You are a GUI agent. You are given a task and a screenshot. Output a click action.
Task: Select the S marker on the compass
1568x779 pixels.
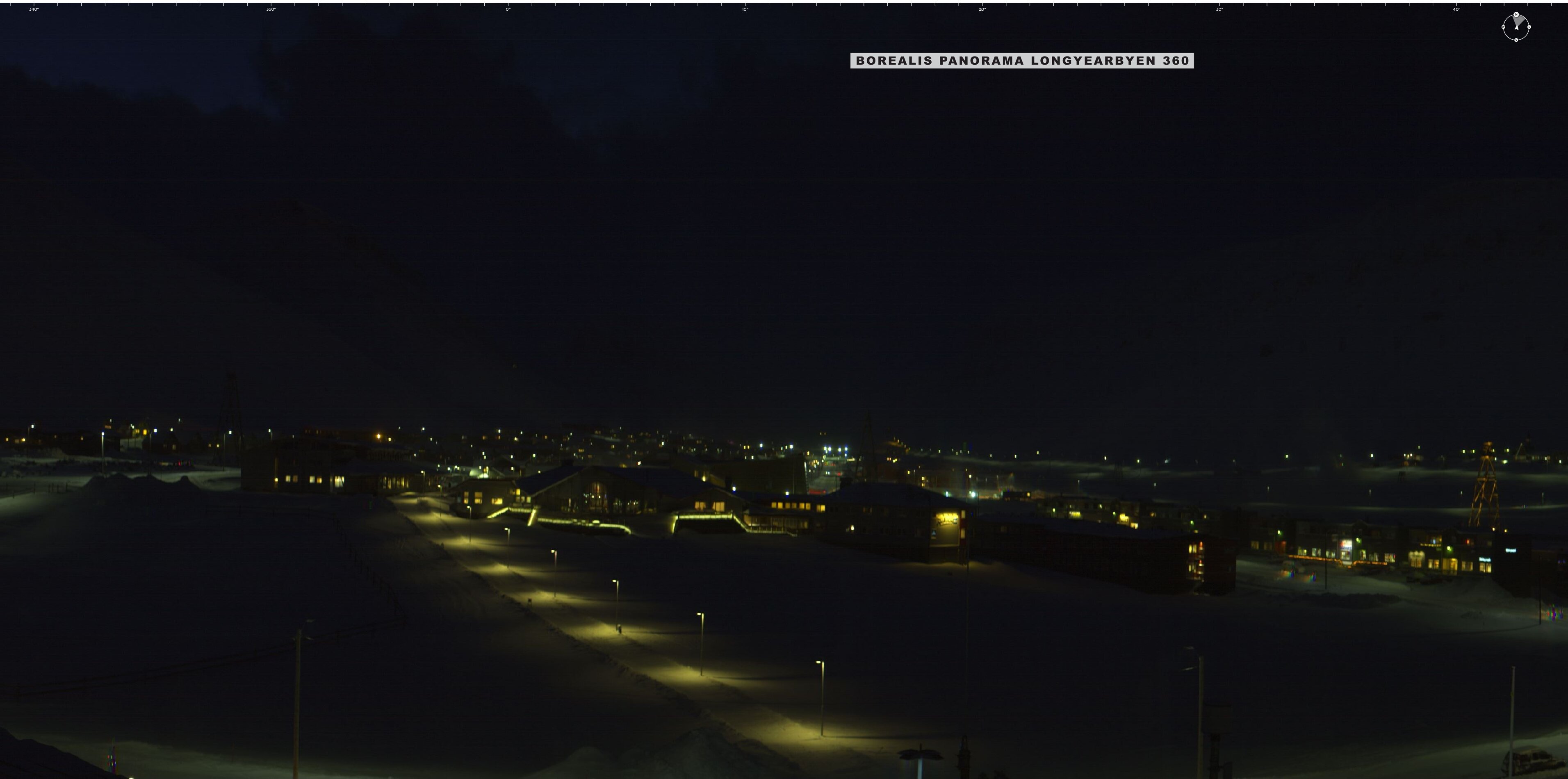point(1516,39)
